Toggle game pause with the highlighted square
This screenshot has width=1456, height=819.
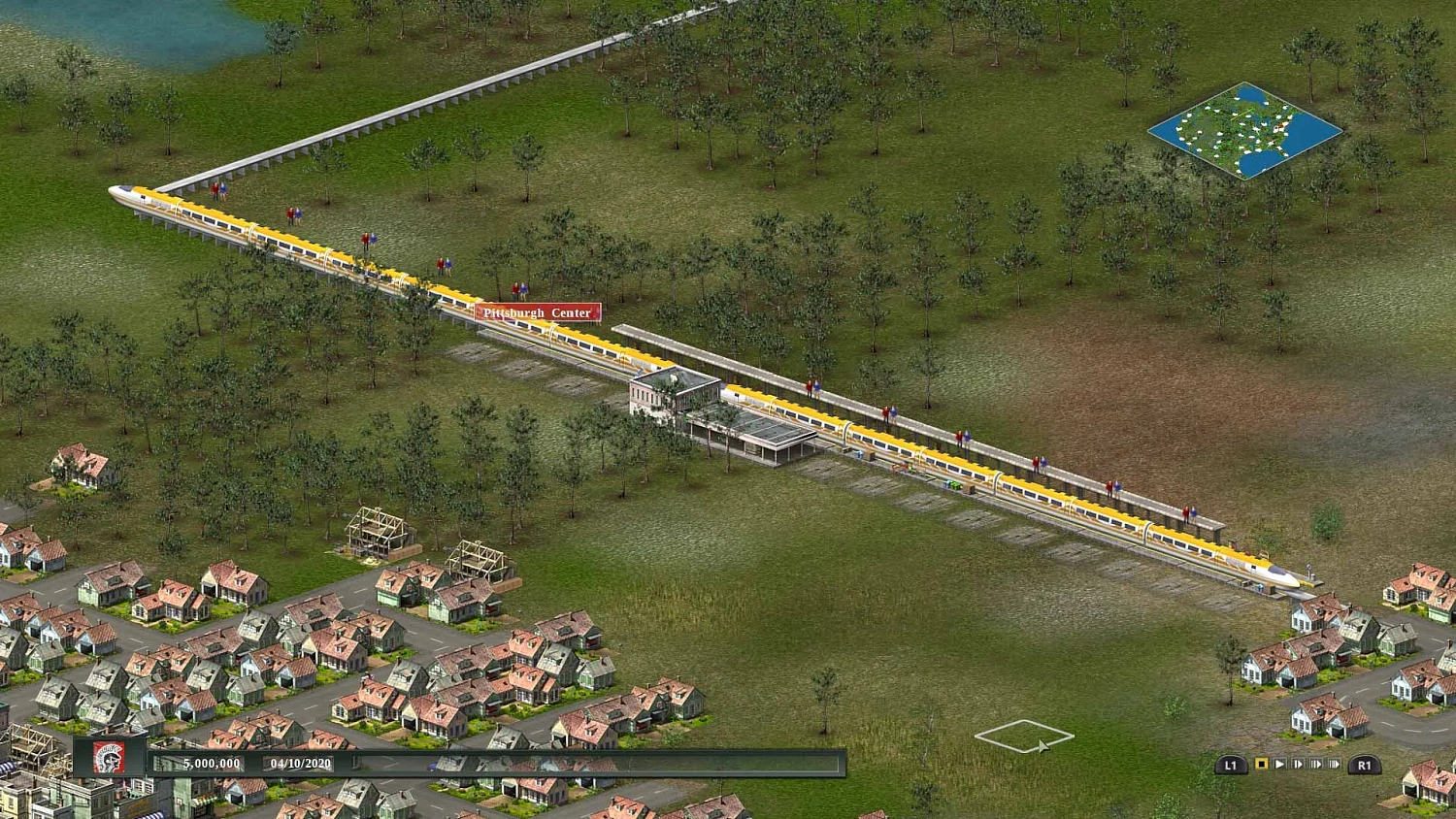[1262, 765]
